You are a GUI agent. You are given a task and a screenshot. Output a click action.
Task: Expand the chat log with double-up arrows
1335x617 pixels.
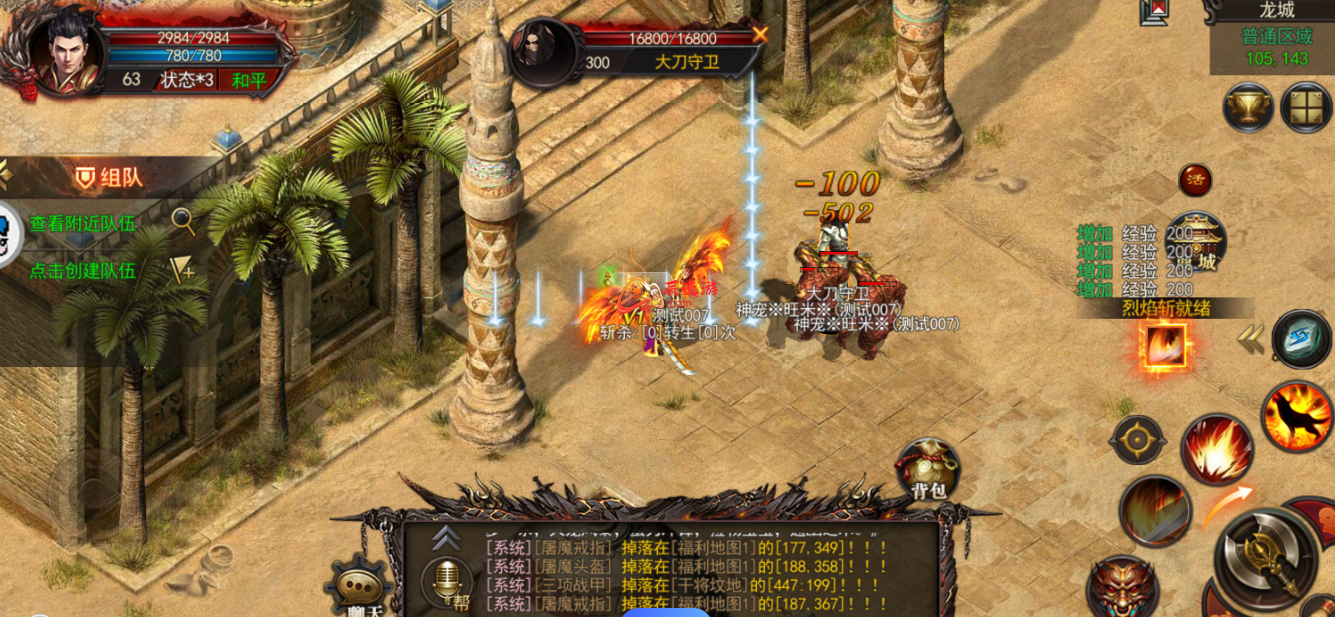coord(445,537)
